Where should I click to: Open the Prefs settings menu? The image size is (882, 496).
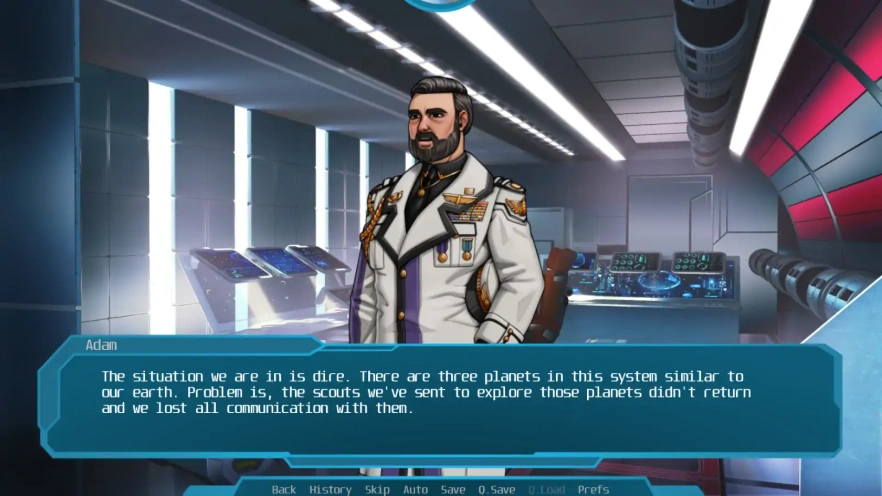tap(593, 490)
